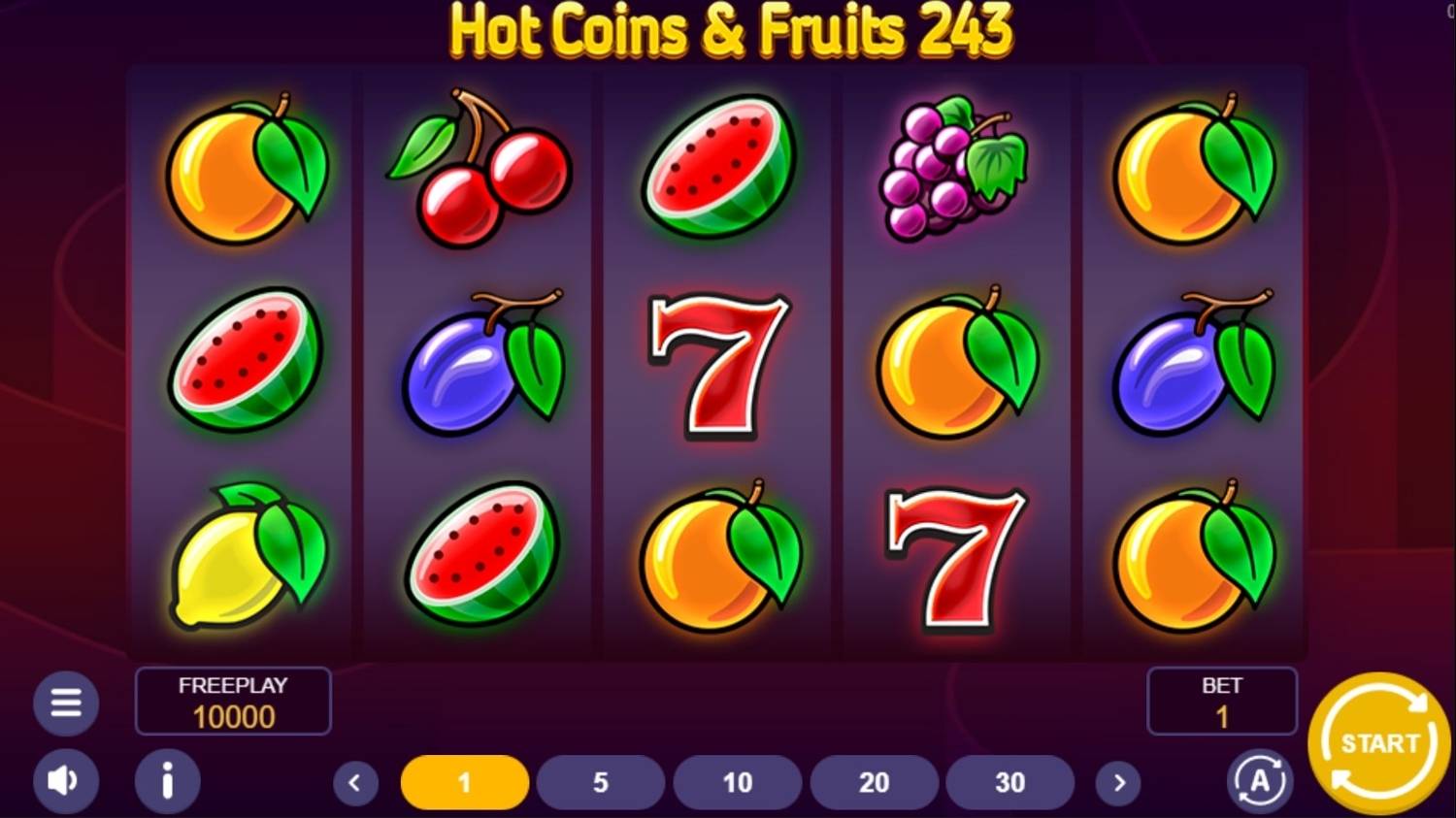Click the left arrow to decrease bet options
1456x818 pixels.
click(x=355, y=781)
